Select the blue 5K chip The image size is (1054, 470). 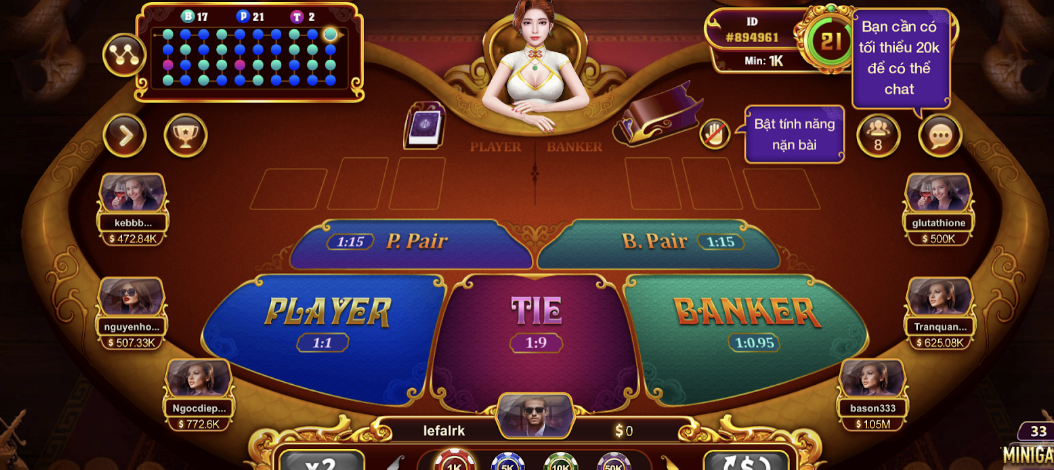point(505,464)
